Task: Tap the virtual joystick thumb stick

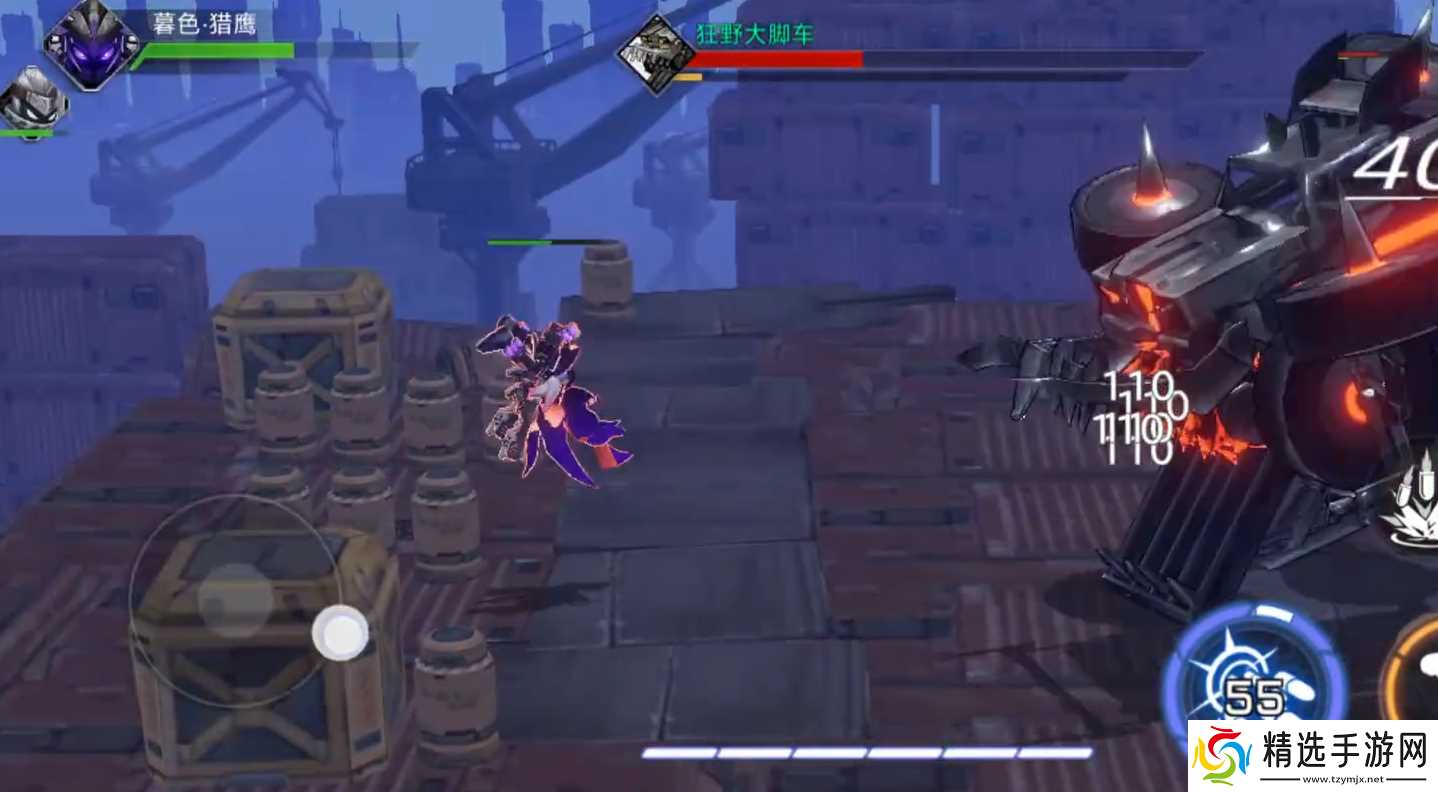Action: click(340, 632)
